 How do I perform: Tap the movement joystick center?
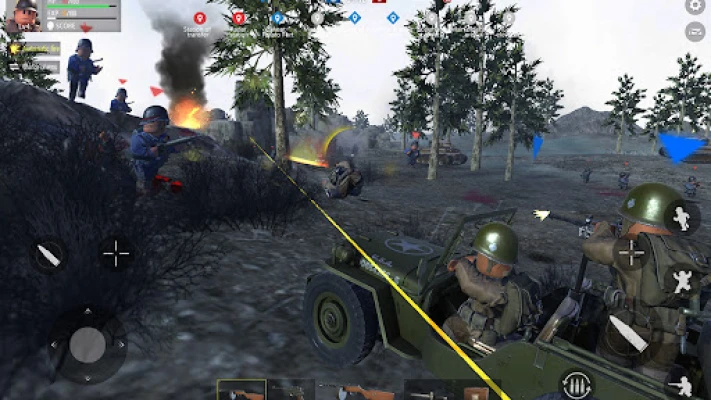tap(88, 344)
